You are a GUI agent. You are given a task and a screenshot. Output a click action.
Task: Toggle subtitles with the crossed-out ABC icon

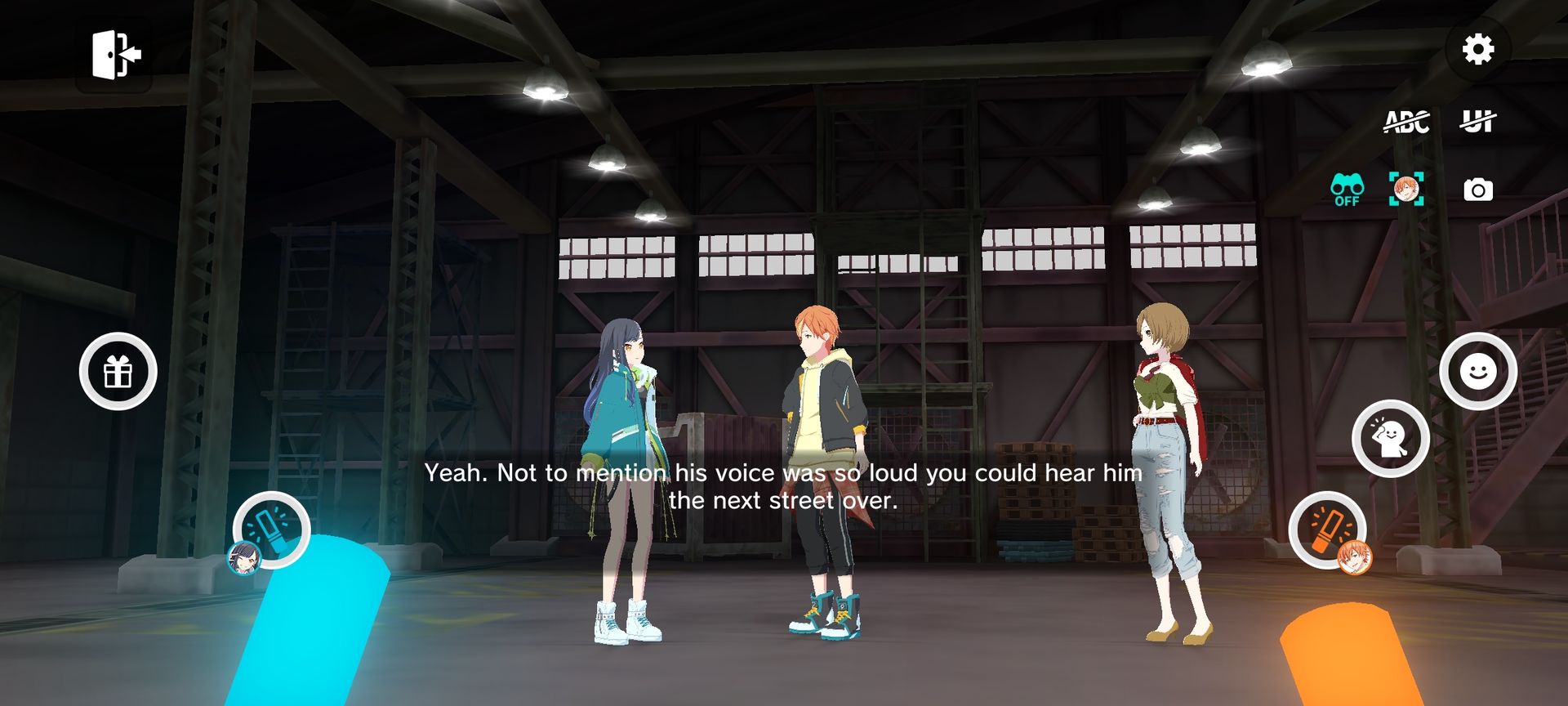click(x=1406, y=123)
